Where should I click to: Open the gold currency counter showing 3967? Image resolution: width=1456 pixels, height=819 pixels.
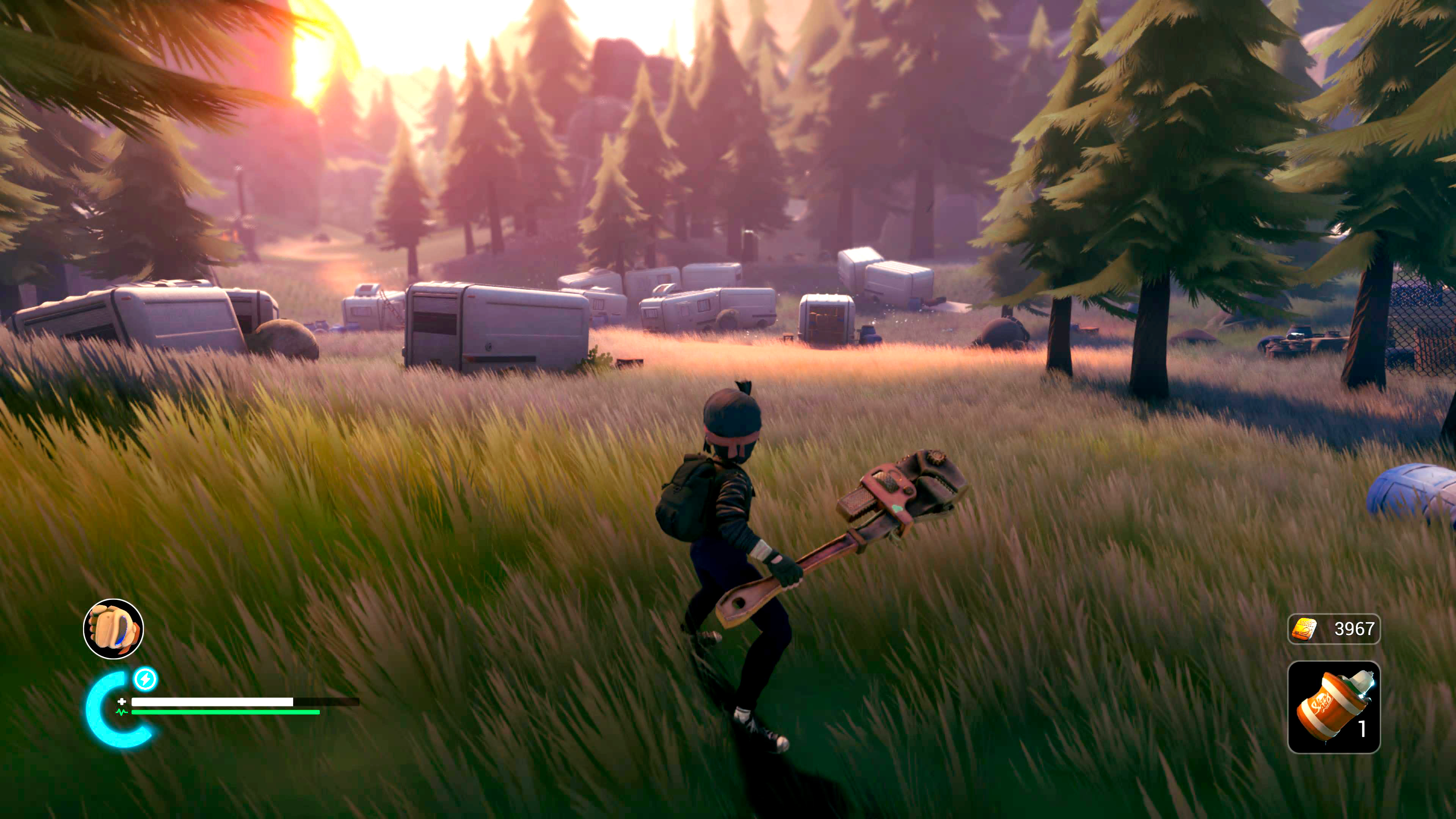click(x=1334, y=629)
